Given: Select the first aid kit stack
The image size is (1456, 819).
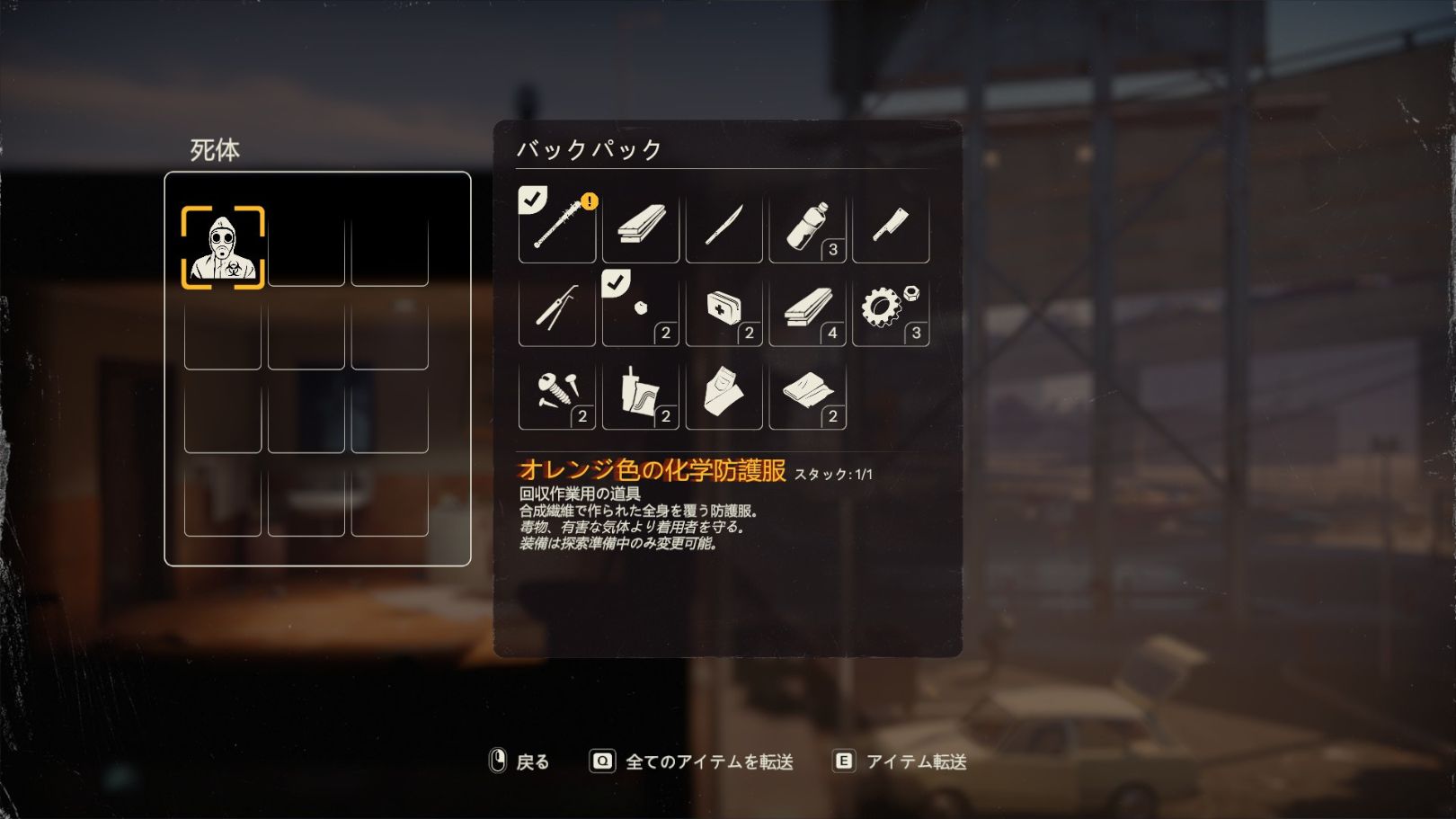Looking at the screenshot, I should point(724,308).
